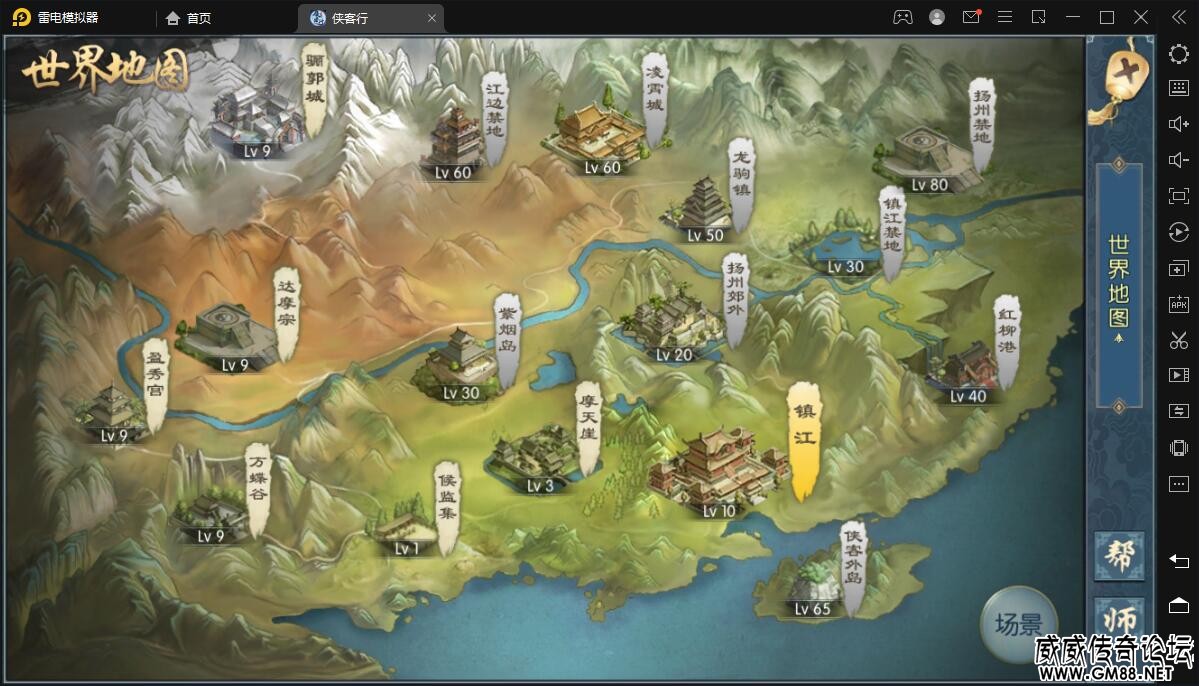
Task: Click the 世界地图 side tab
Action: (x=1119, y=285)
